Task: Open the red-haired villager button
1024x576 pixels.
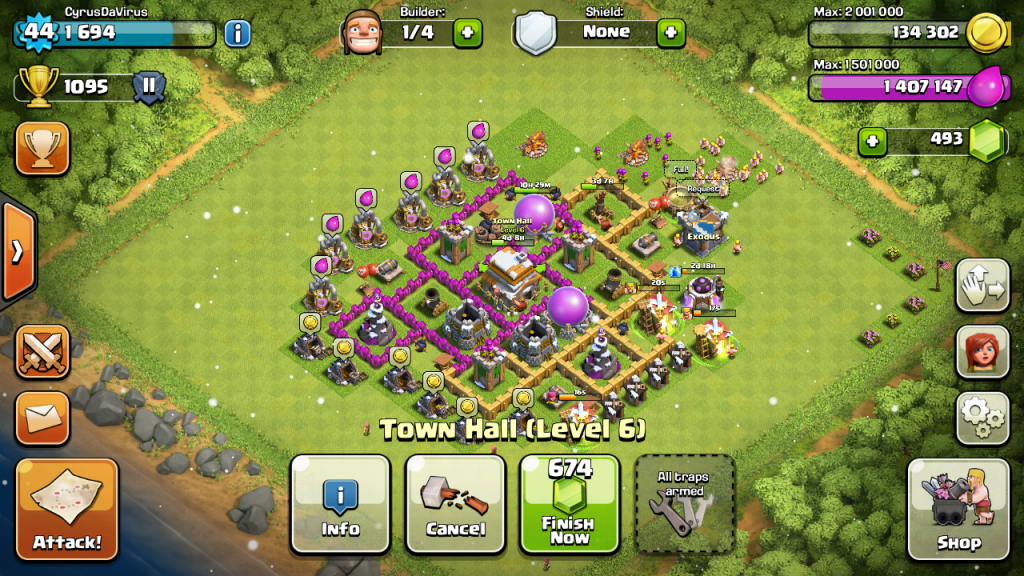Action: 981,352
